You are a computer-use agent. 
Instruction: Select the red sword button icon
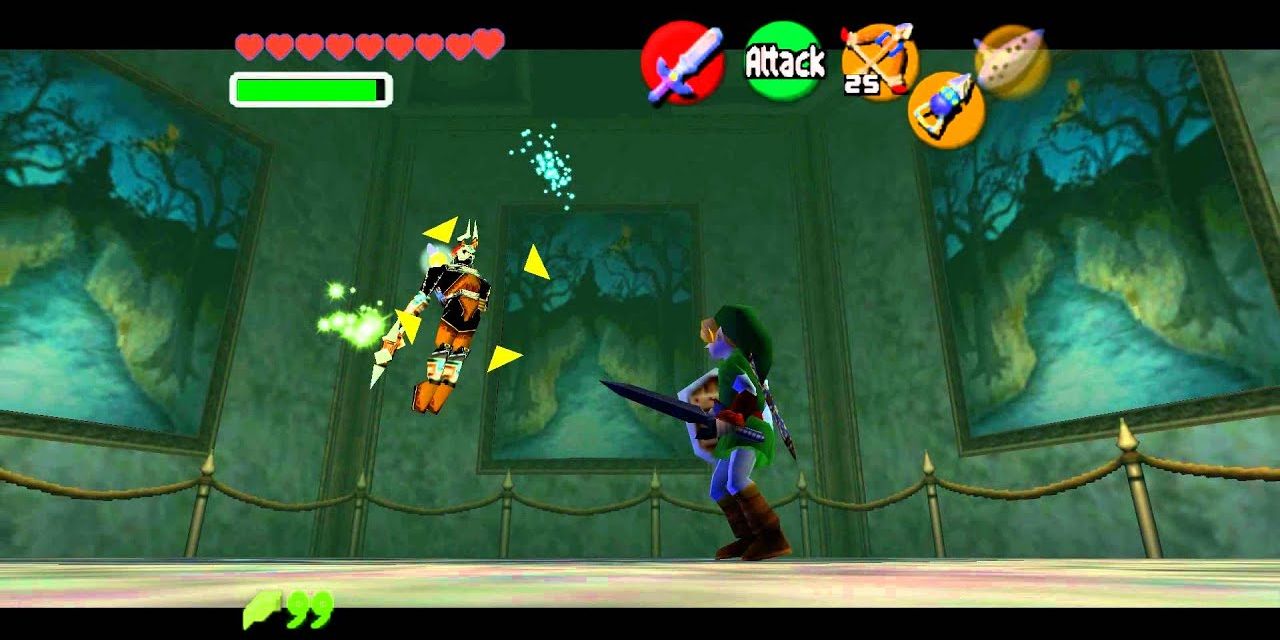(682, 62)
